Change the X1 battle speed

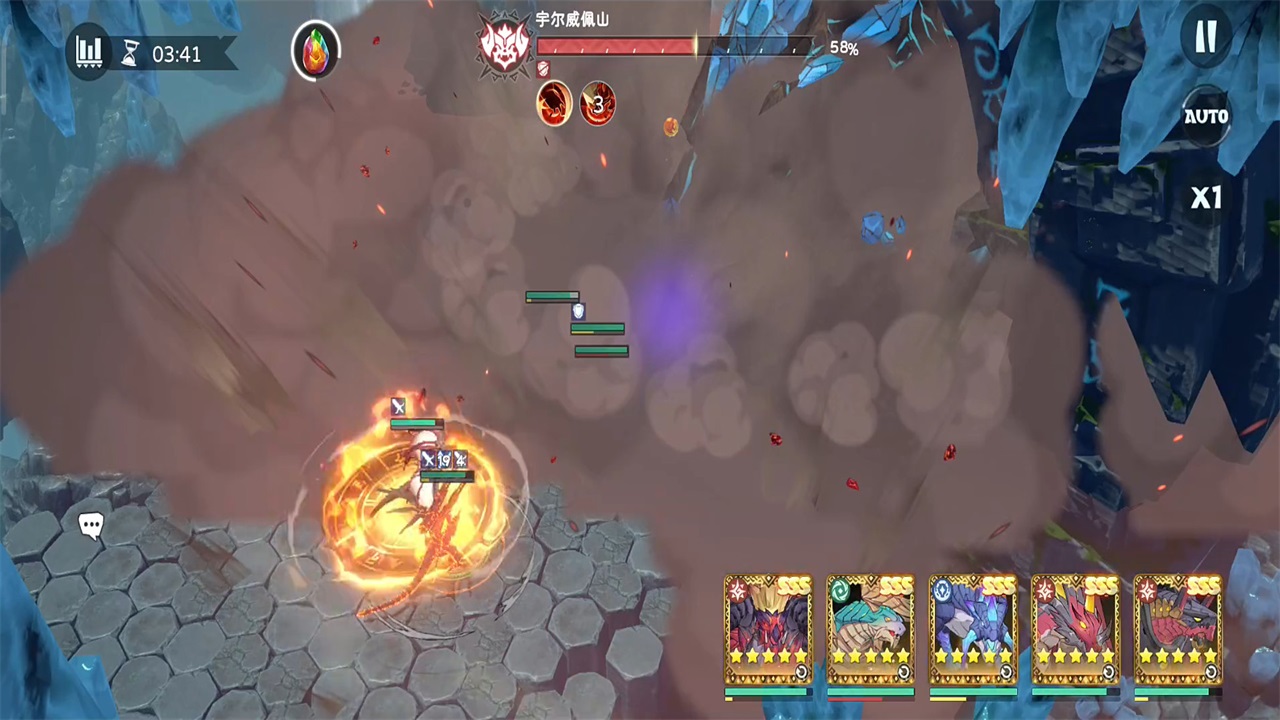click(1206, 197)
